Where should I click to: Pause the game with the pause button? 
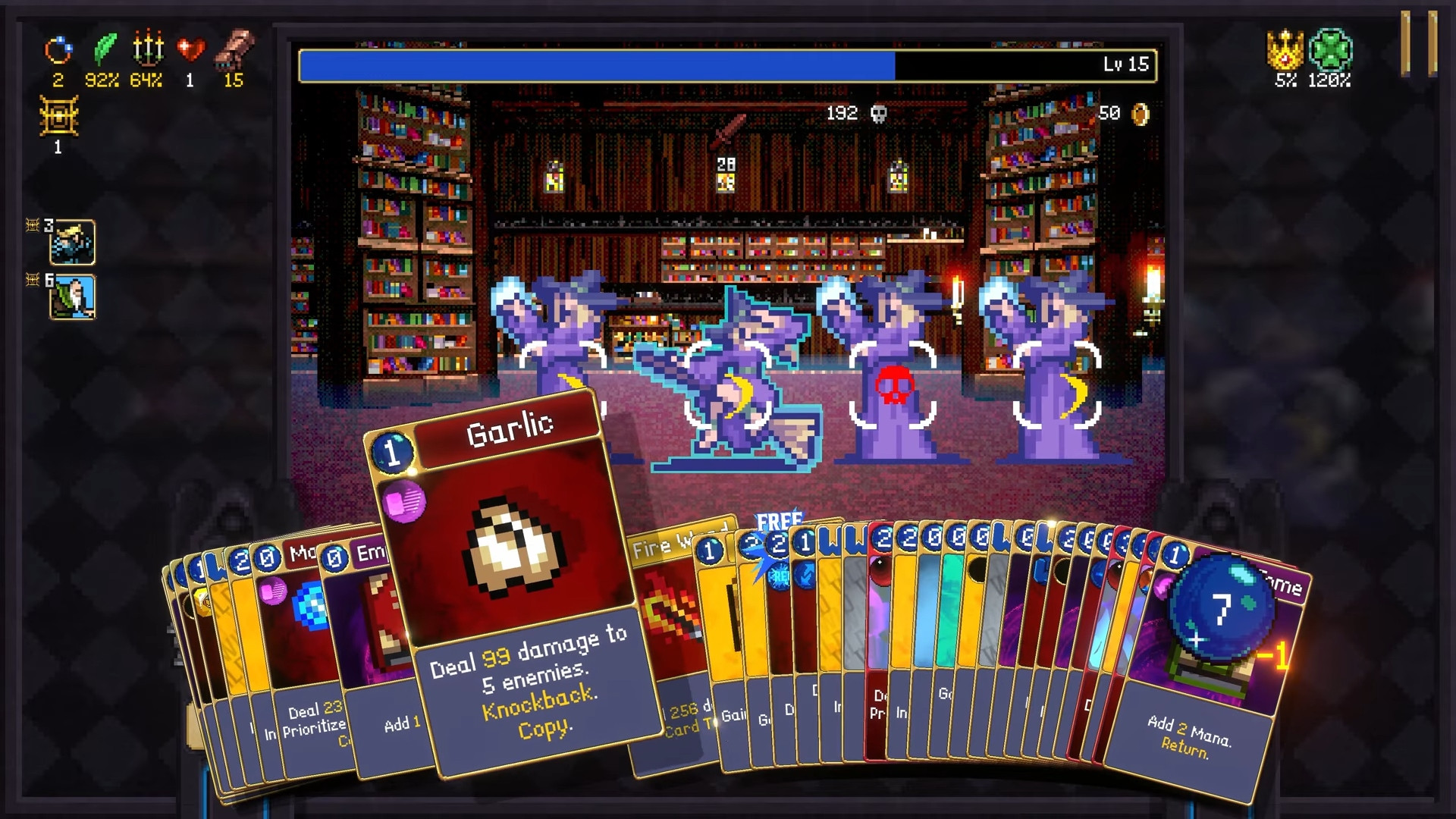click(x=1418, y=44)
